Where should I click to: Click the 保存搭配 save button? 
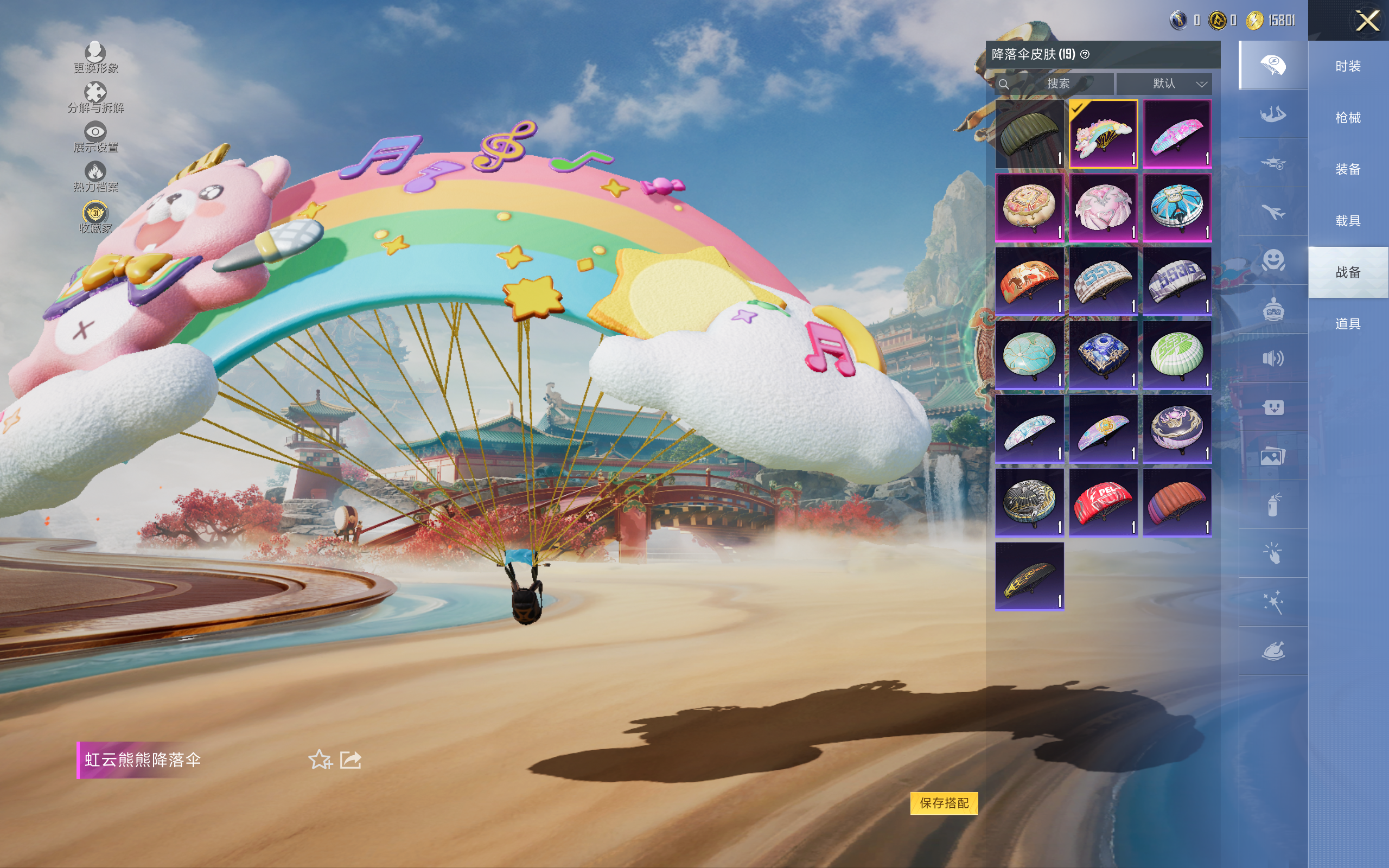pos(944,802)
